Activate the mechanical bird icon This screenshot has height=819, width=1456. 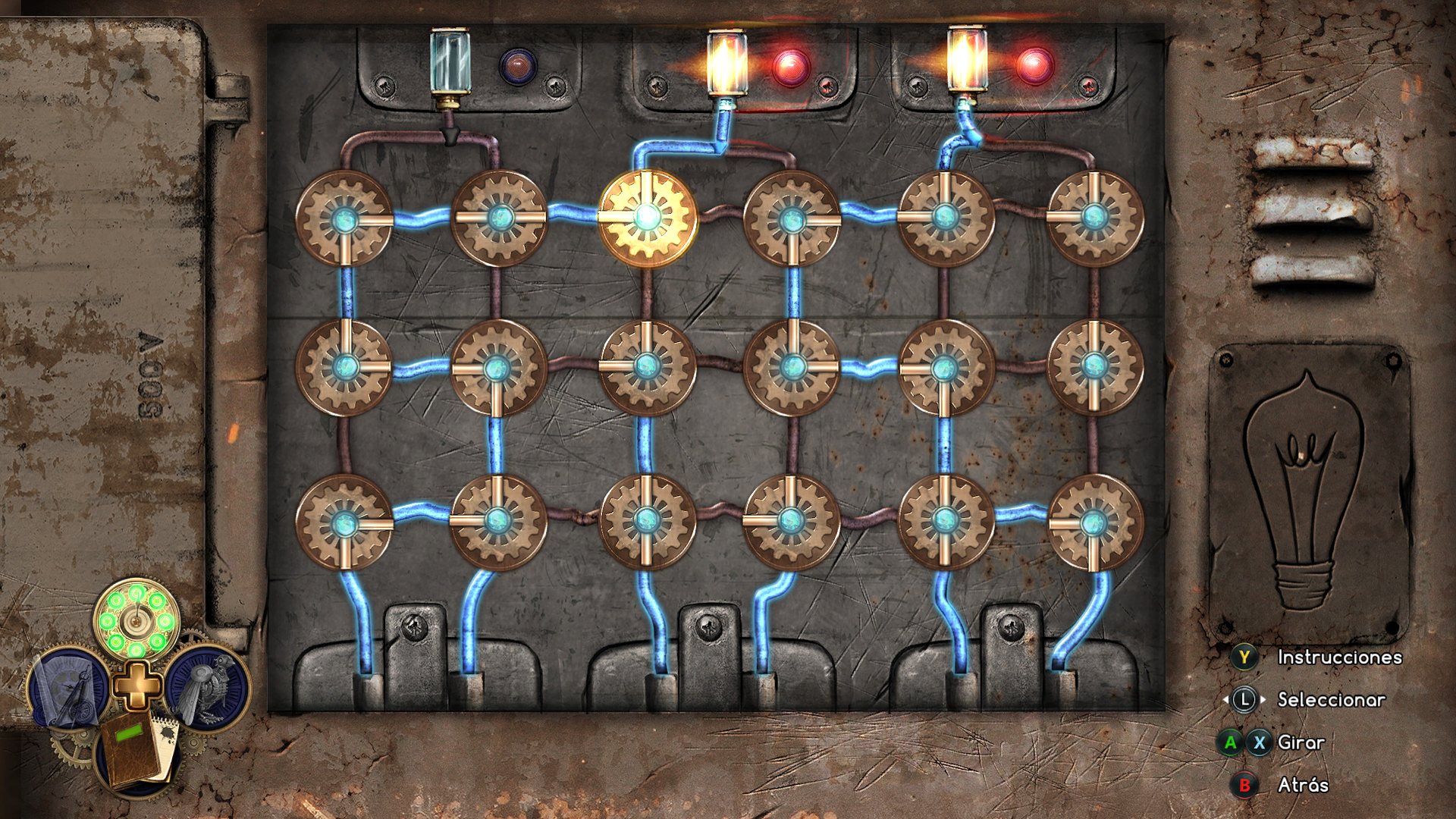(x=207, y=686)
